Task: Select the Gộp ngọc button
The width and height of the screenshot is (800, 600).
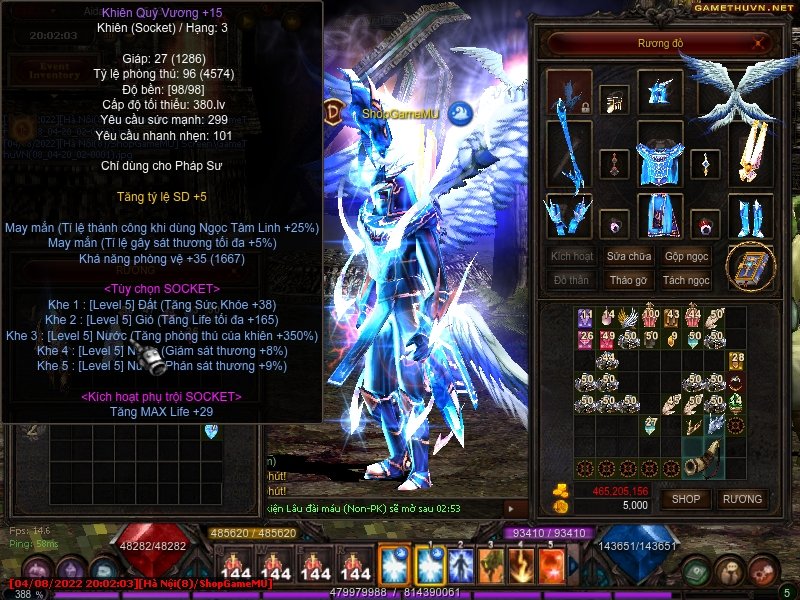Action: (x=686, y=256)
